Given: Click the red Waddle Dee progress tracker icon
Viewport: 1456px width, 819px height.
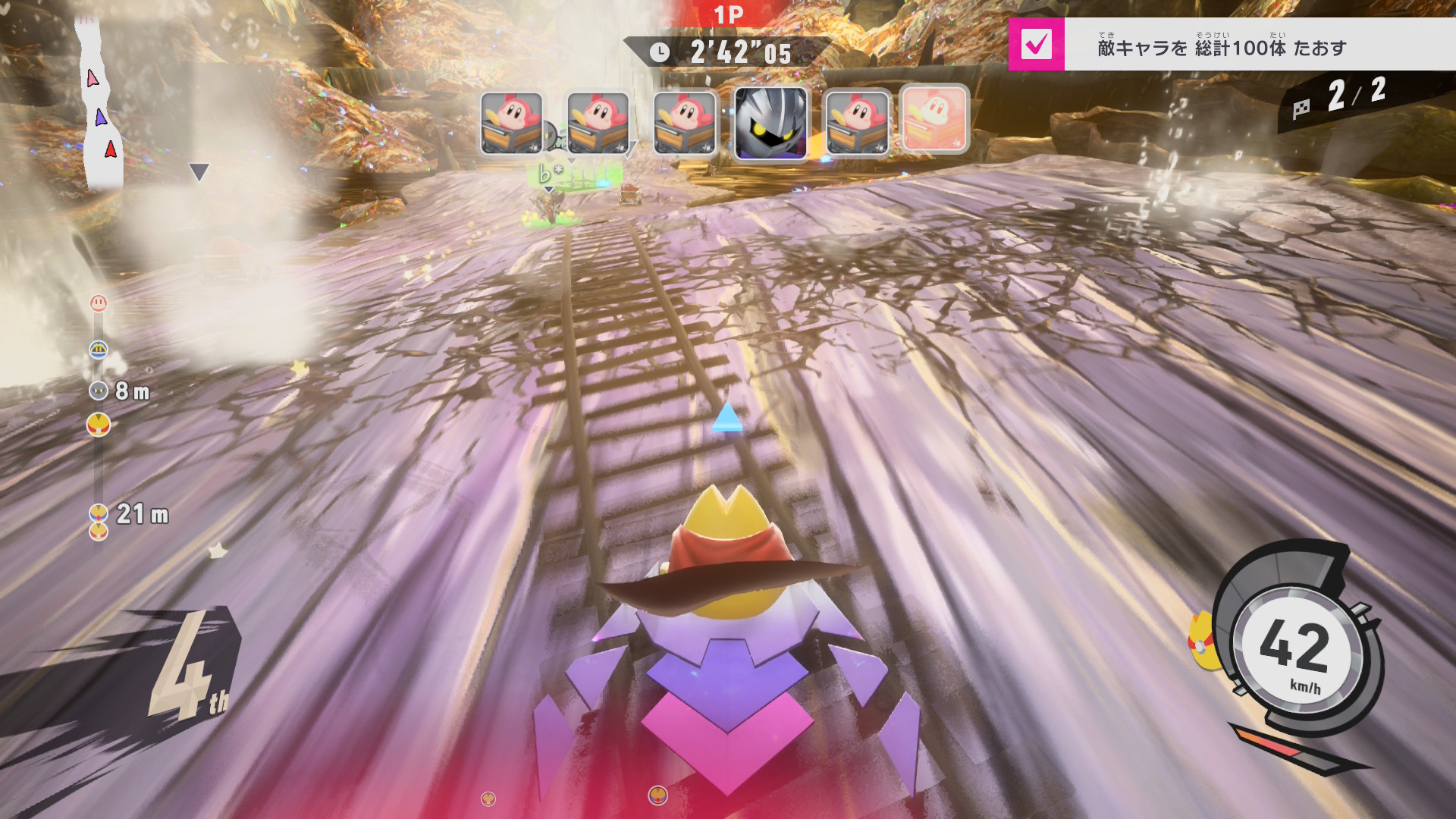Looking at the screenshot, I should click(x=99, y=303).
